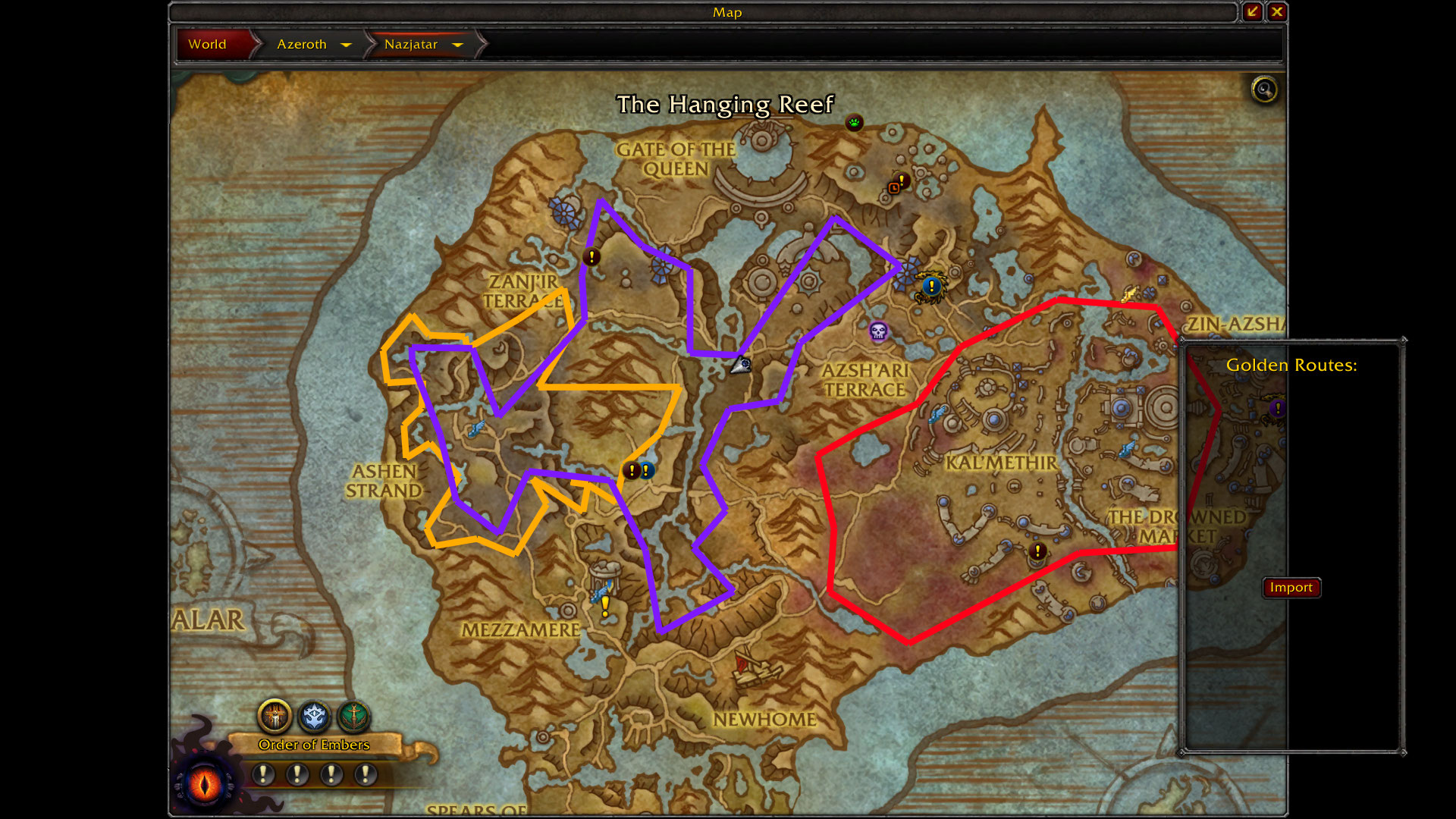This screenshot has height=819, width=1456.
Task: Click the Import button for Golden Routes
Action: pos(1291,588)
